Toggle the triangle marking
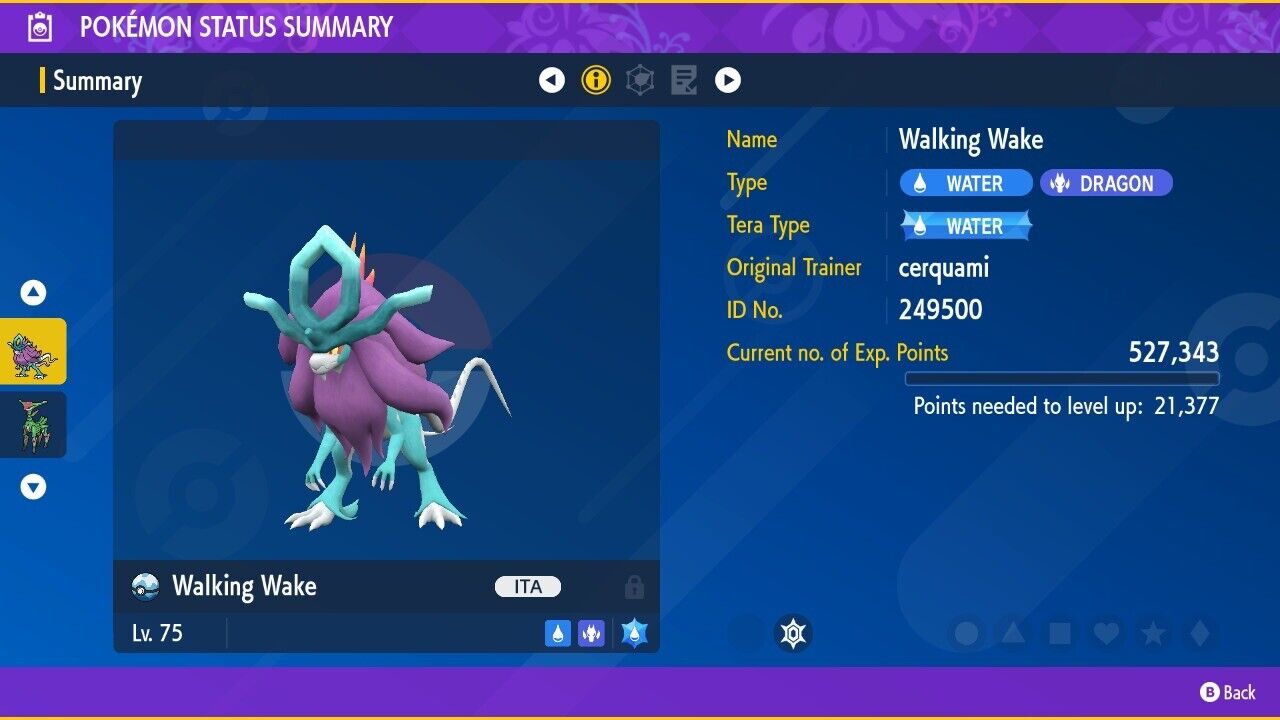1280x720 pixels. 1013,633
